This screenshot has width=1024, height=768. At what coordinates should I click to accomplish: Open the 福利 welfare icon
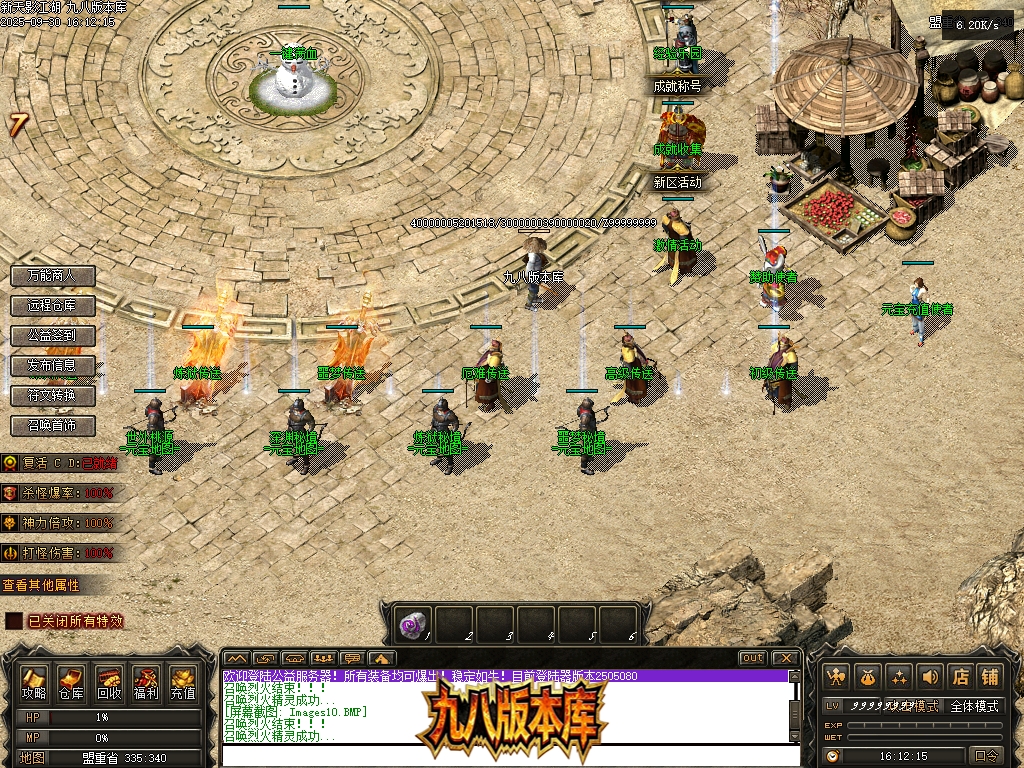point(145,682)
